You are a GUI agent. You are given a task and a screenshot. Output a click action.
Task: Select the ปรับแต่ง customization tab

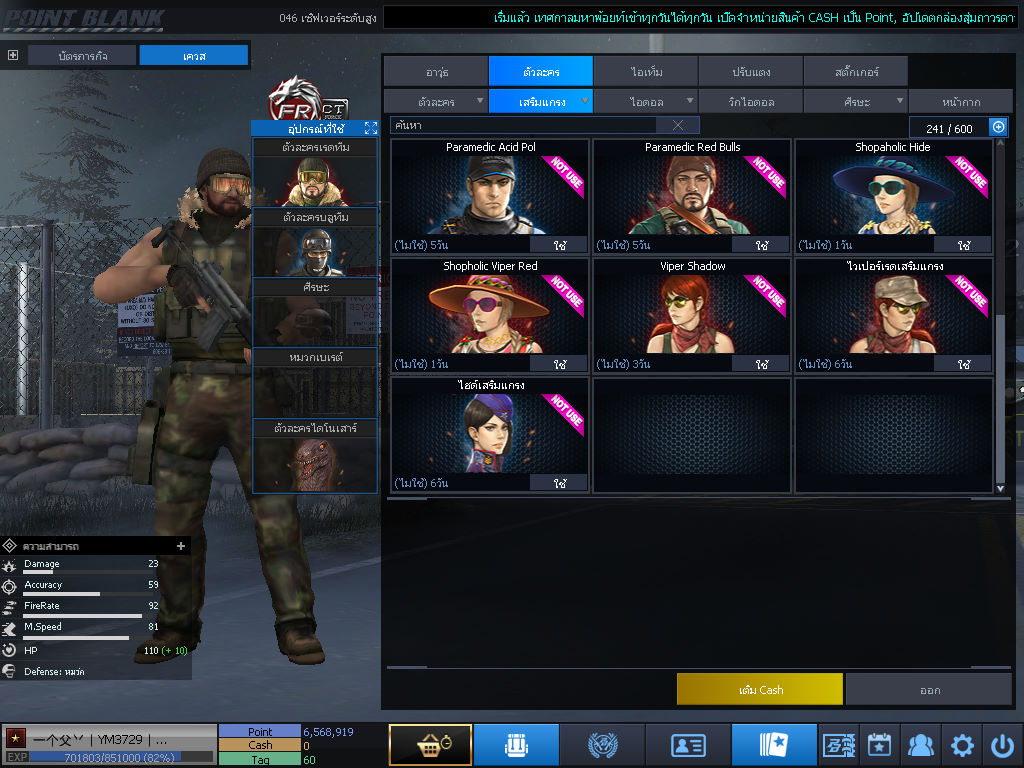pos(750,72)
